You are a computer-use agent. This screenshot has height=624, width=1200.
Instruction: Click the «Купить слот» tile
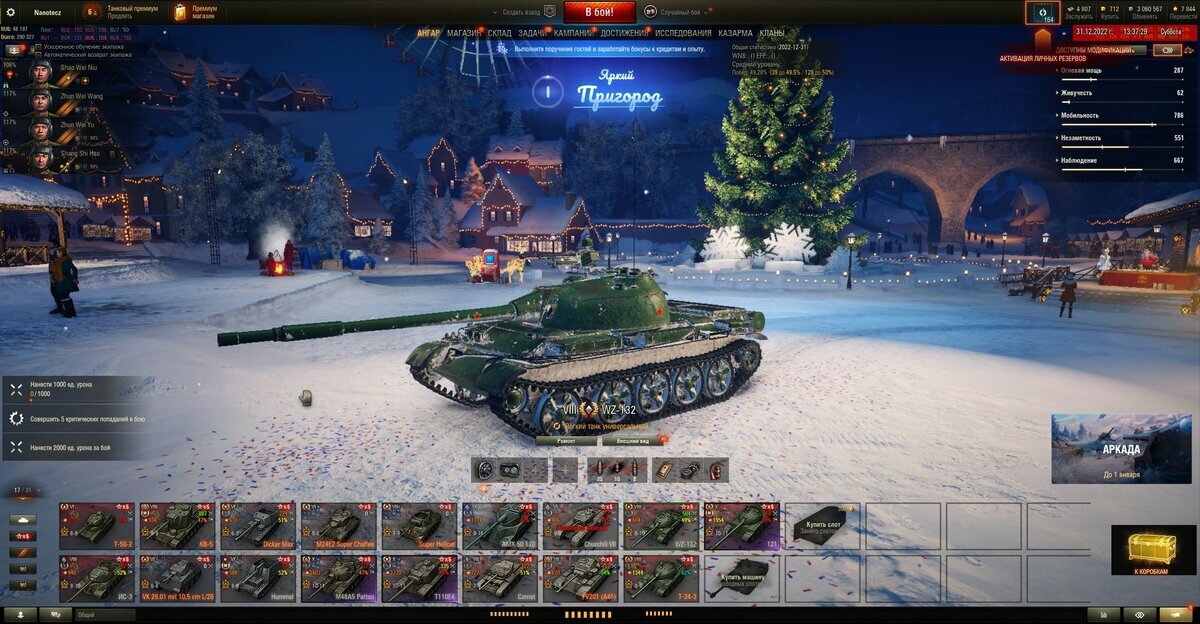[x=824, y=525]
